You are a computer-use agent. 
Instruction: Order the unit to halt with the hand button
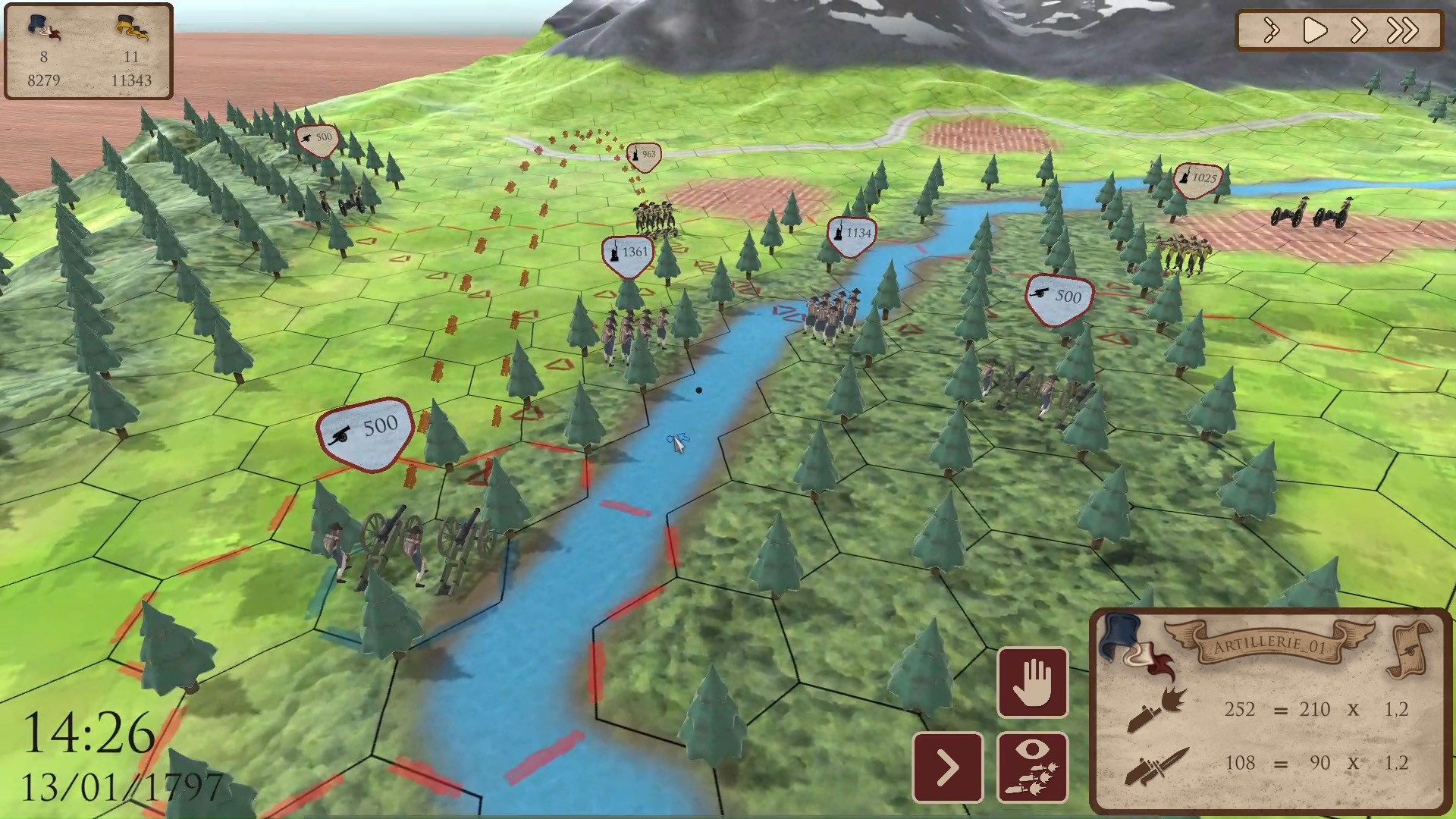1032,682
